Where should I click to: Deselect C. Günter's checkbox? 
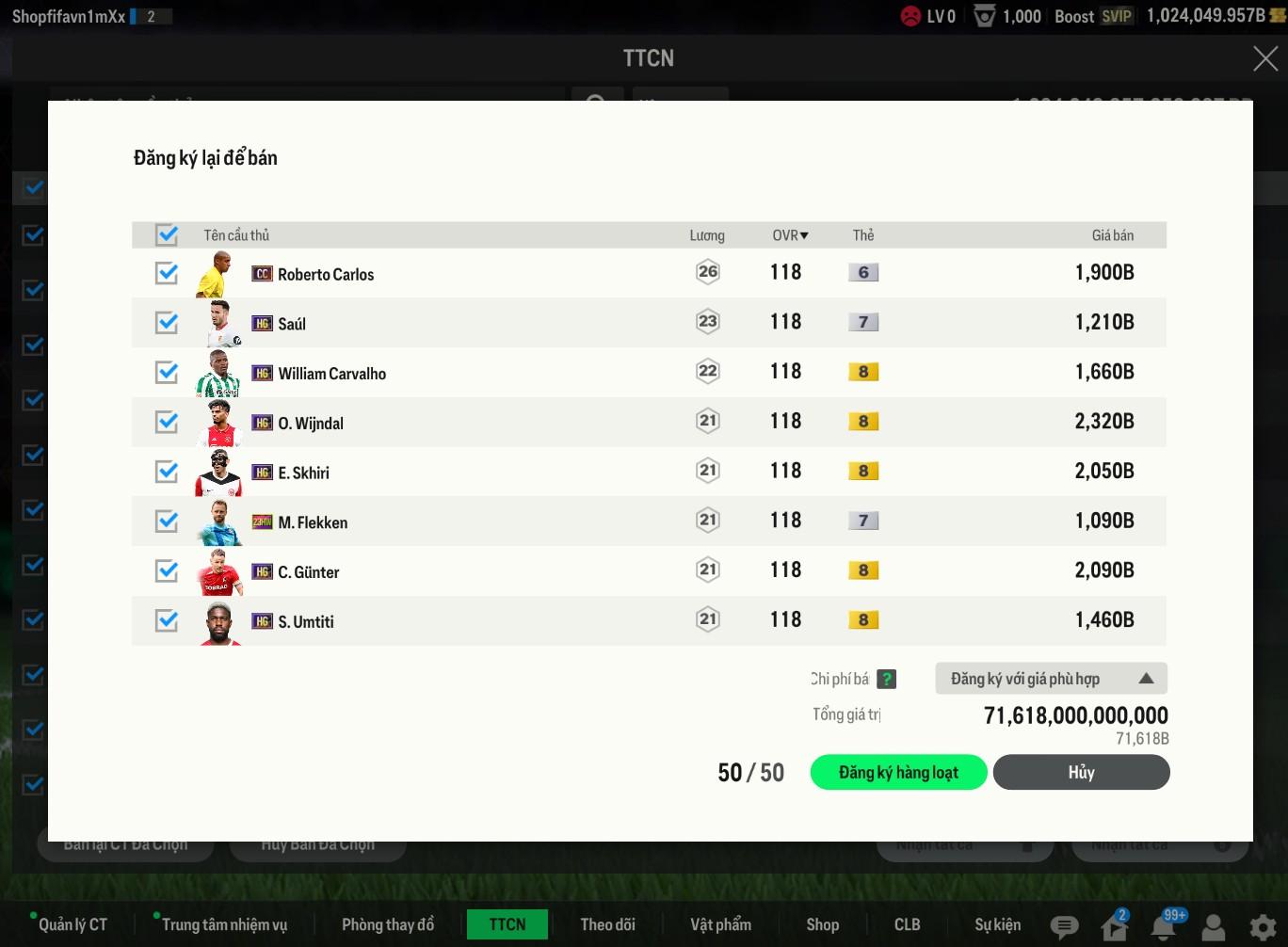(167, 570)
